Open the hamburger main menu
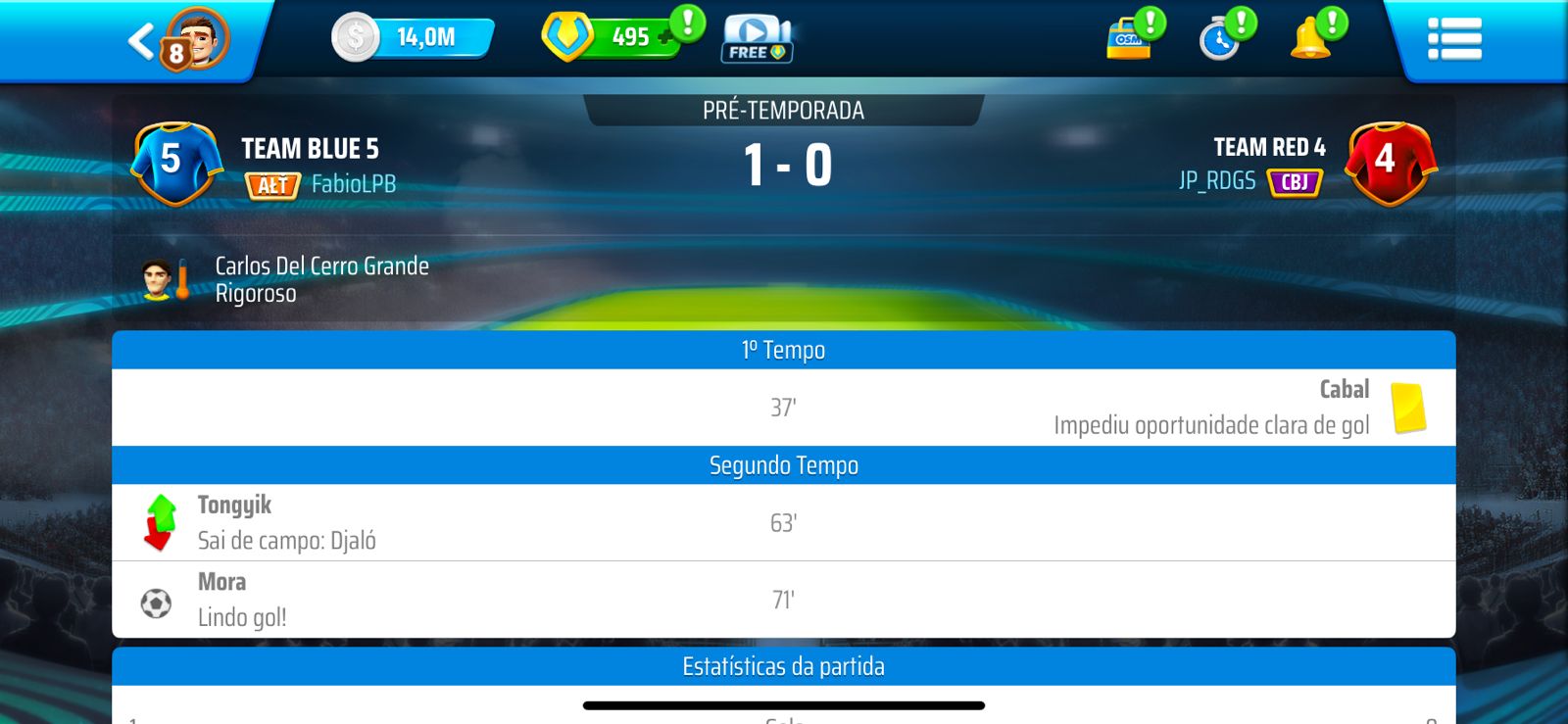Viewport: 1568px width, 724px height. point(1454,39)
